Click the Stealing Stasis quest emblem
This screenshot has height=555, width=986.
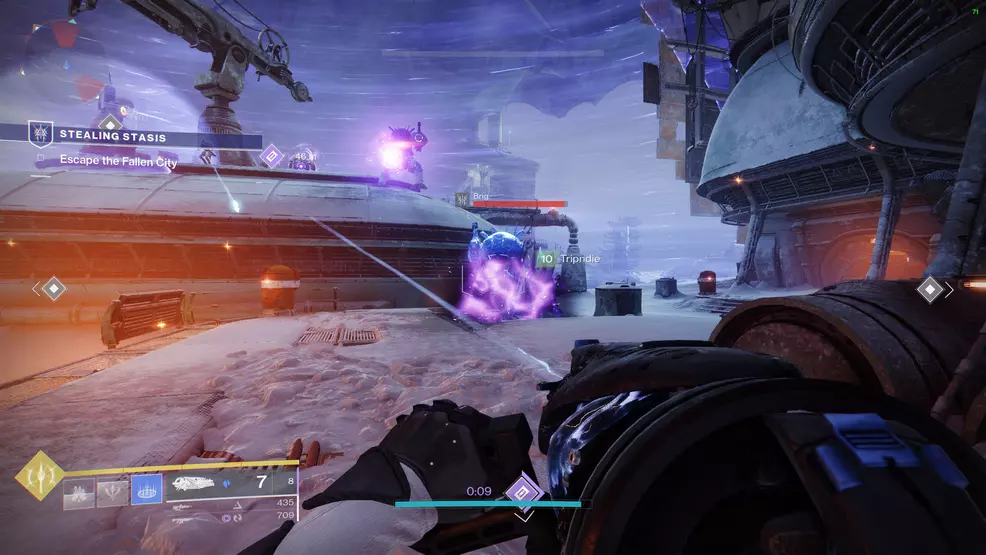coord(41,133)
